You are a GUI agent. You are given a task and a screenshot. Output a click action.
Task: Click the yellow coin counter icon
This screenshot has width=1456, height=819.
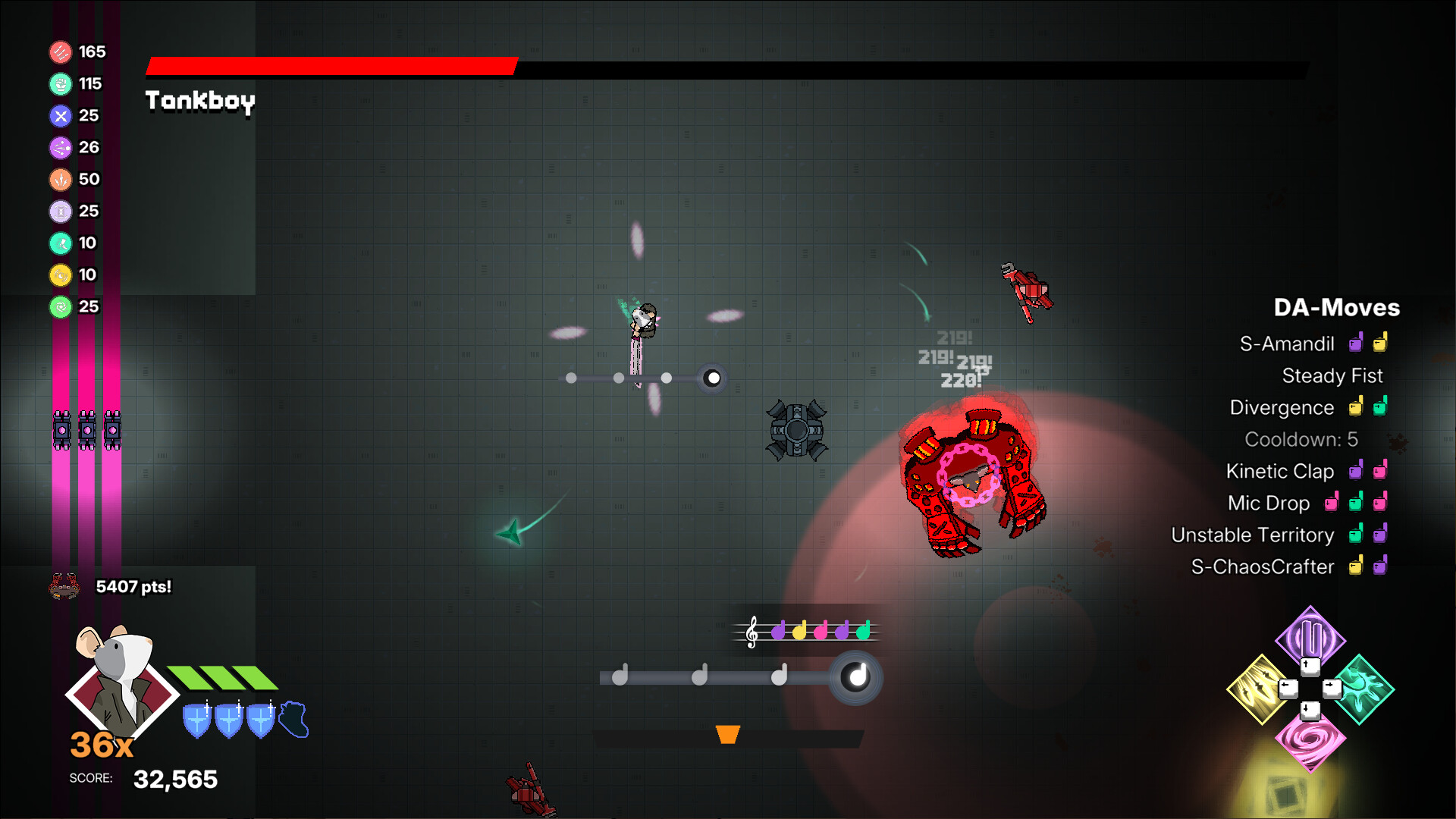[x=60, y=275]
